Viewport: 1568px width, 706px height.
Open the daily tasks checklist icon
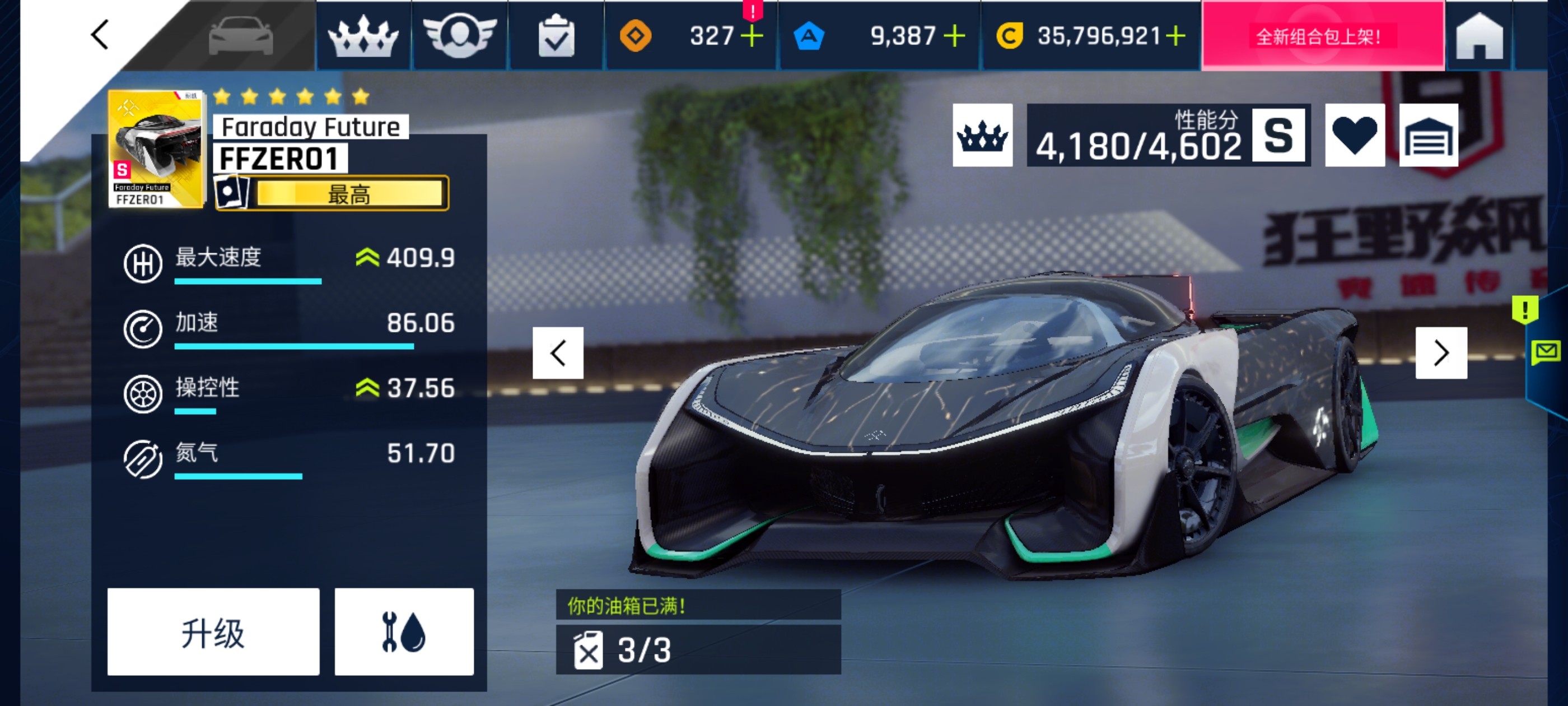pos(556,36)
